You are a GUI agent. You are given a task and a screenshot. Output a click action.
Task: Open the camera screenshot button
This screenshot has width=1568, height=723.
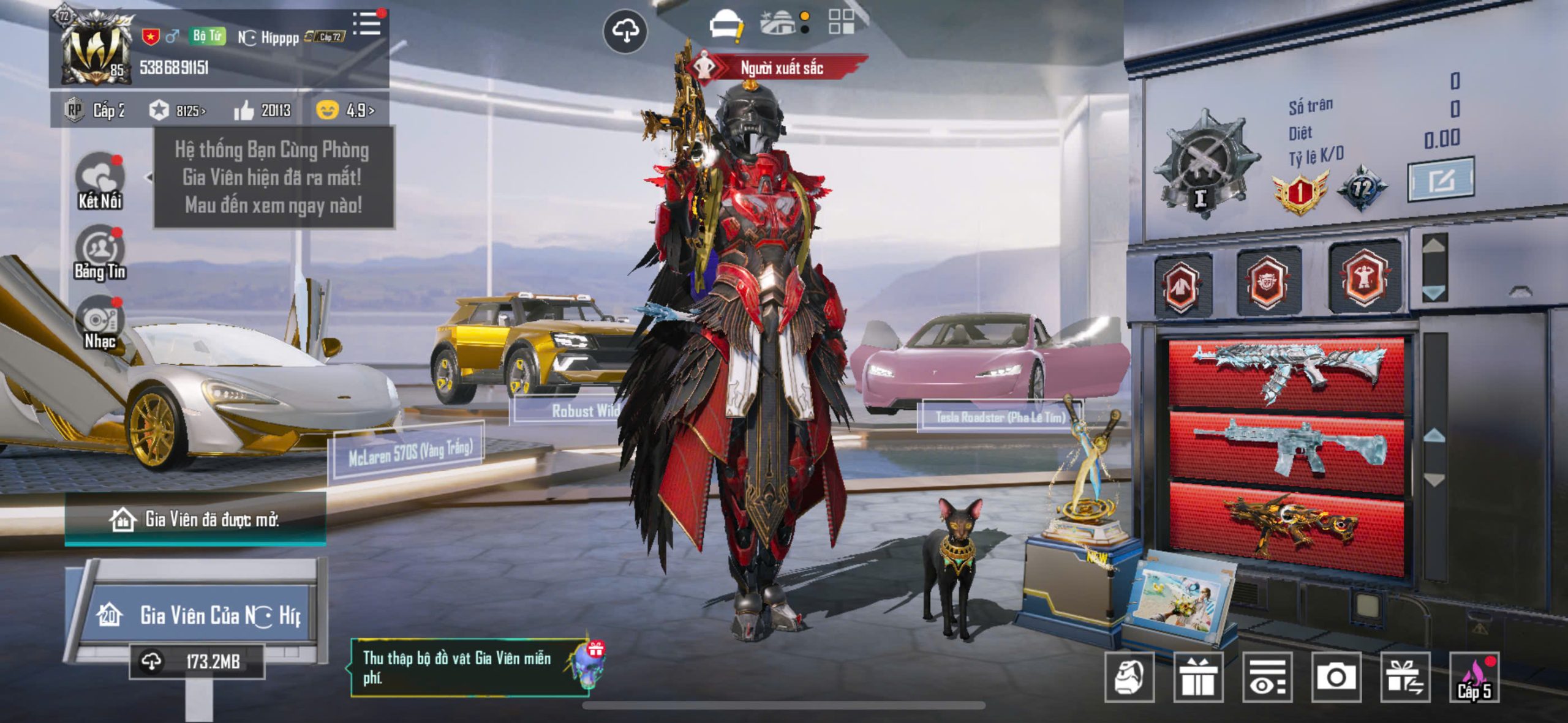1336,677
